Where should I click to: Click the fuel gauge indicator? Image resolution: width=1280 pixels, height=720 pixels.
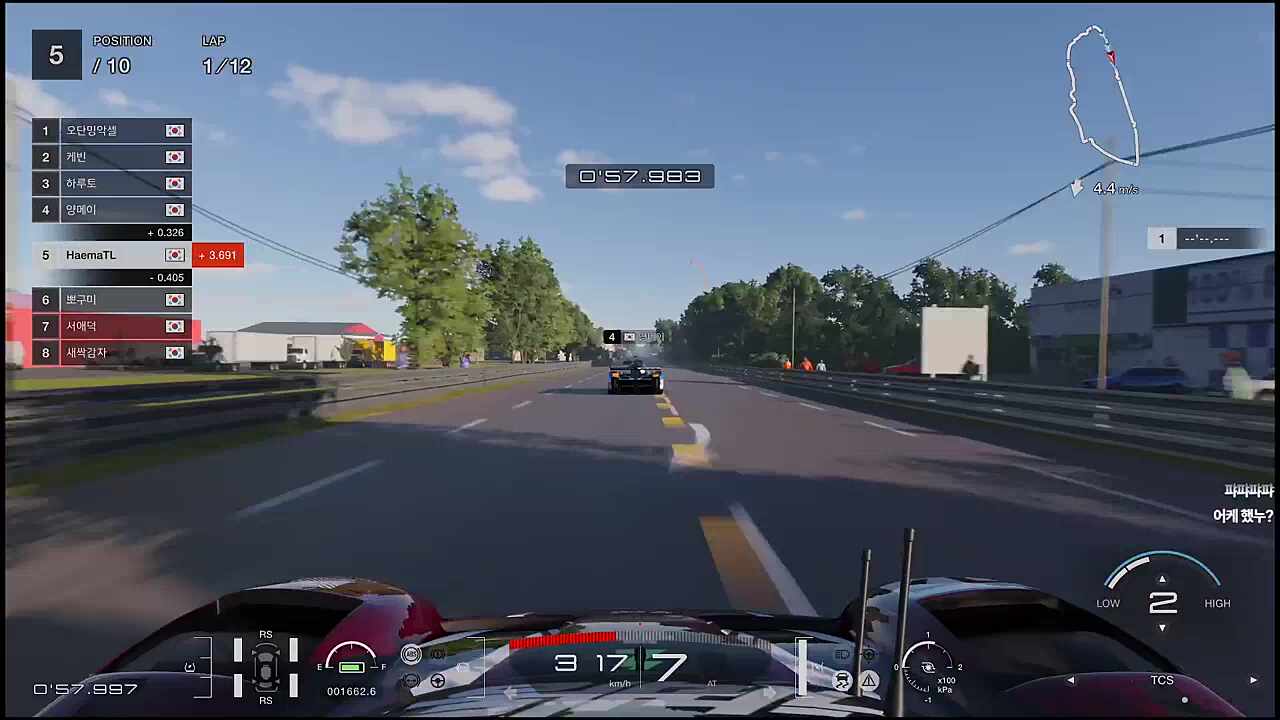[x=351, y=662]
